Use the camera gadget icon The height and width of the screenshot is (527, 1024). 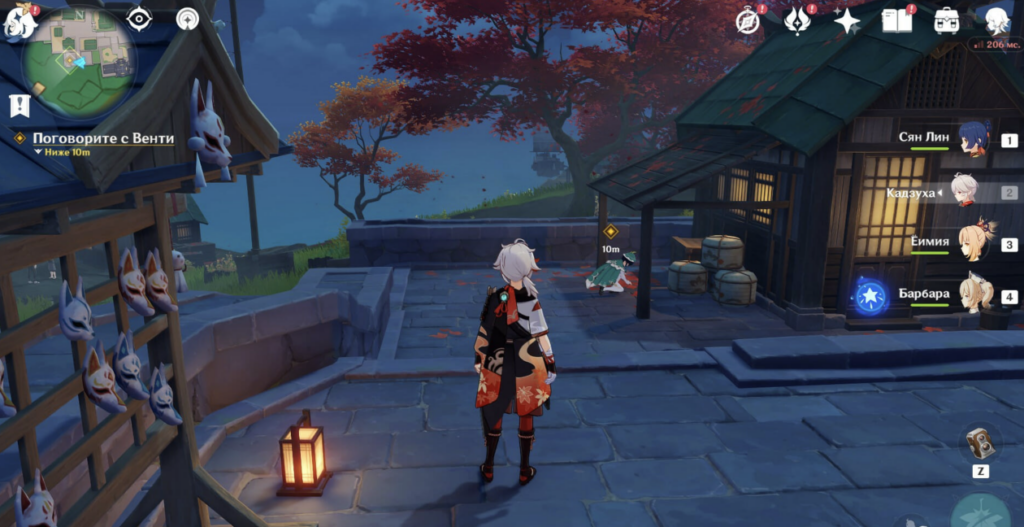(980, 443)
